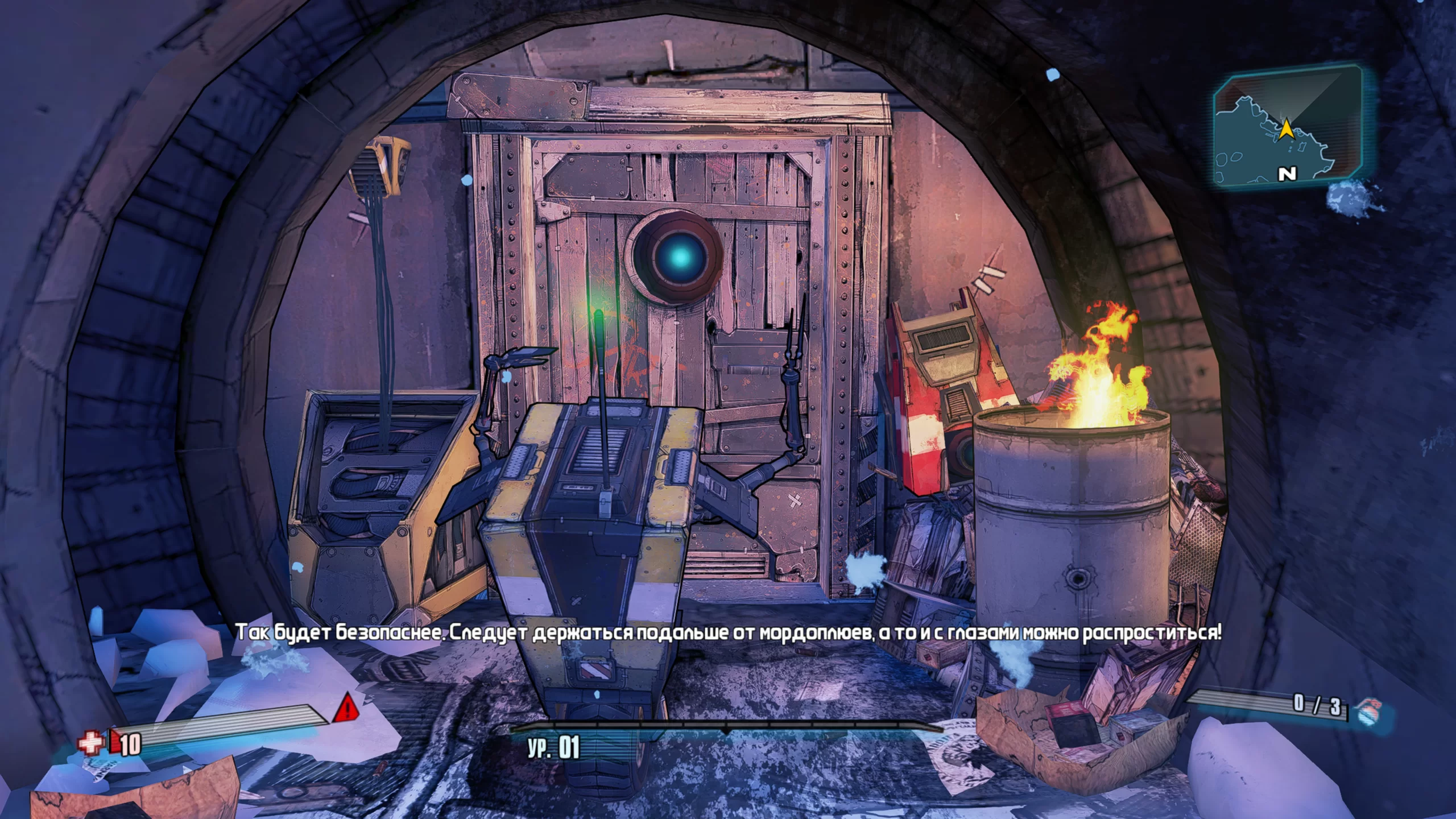The width and height of the screenshot is (1456, 819).
Task: Select the yellow player arrow on minimap
Action: click(x=1286, y=131)
